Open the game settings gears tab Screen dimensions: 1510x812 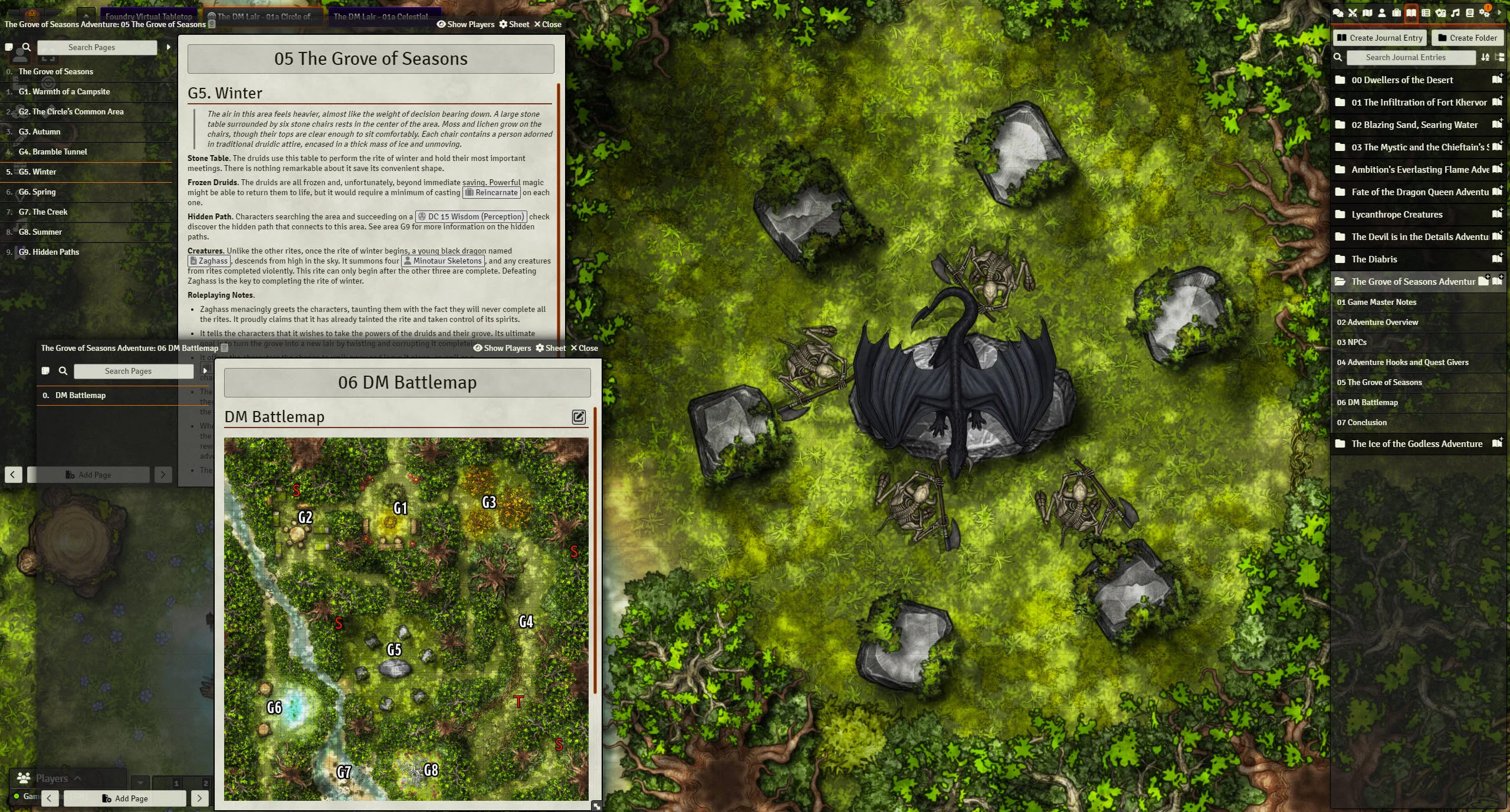click(x=1485, y=12)
